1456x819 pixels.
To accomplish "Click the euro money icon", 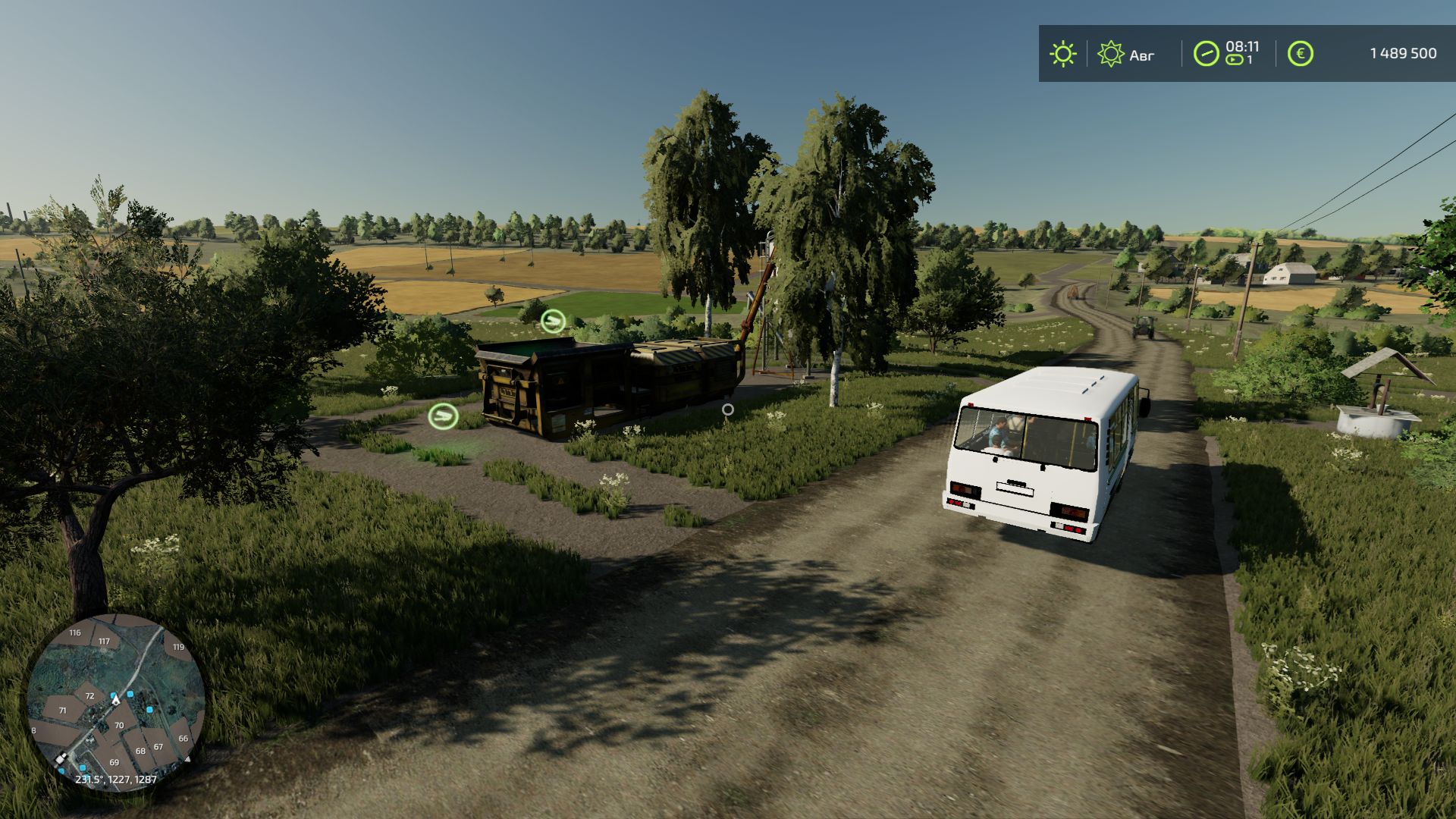I will (1300, 54).
